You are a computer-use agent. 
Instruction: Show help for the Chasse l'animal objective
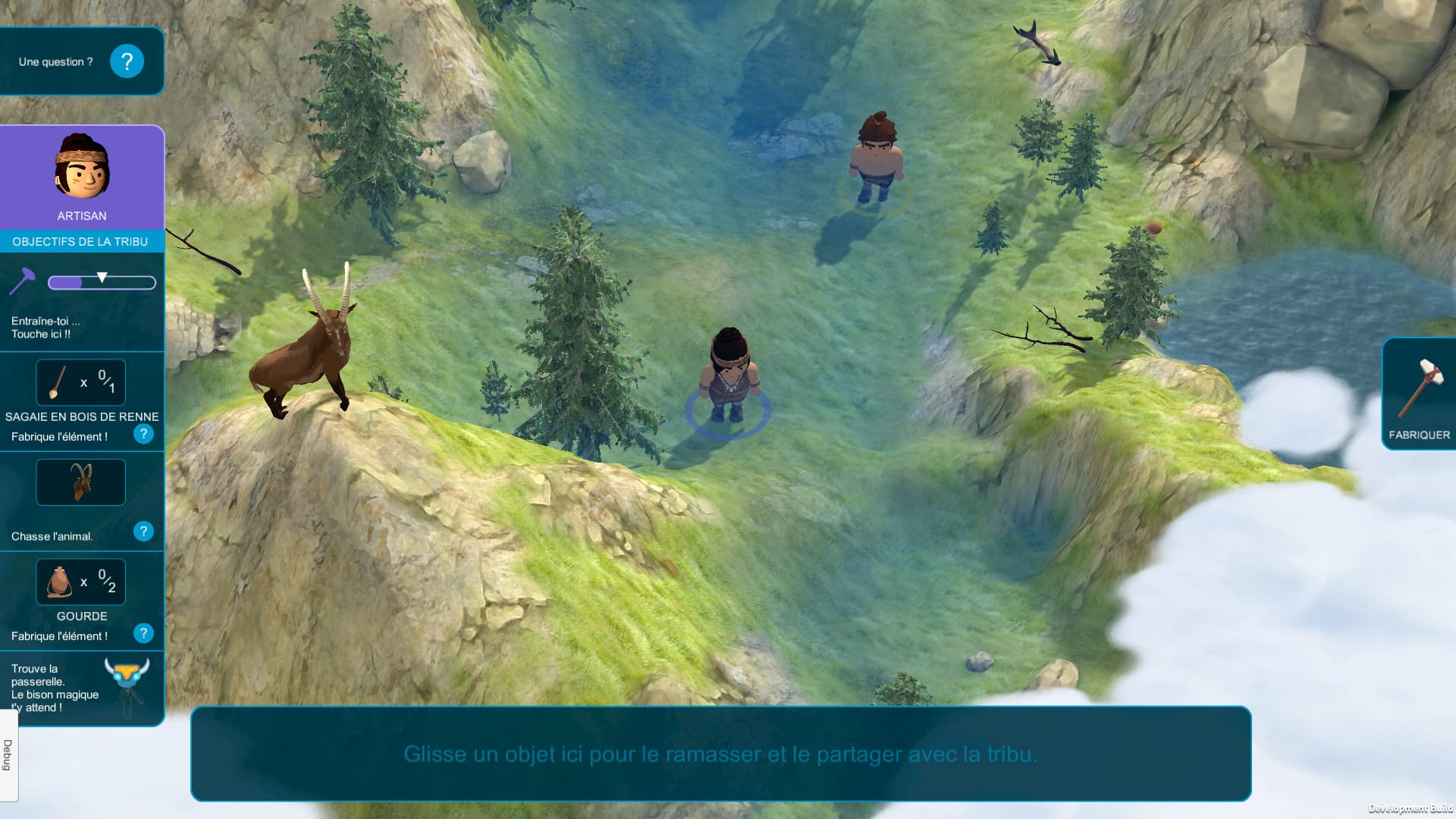point(143,532)
